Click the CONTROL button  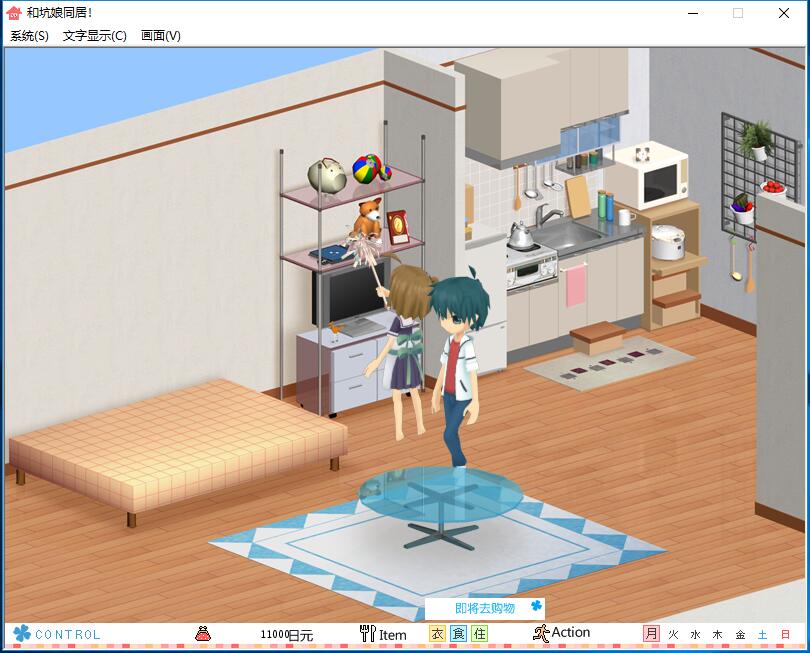click(x=57, y=634)
